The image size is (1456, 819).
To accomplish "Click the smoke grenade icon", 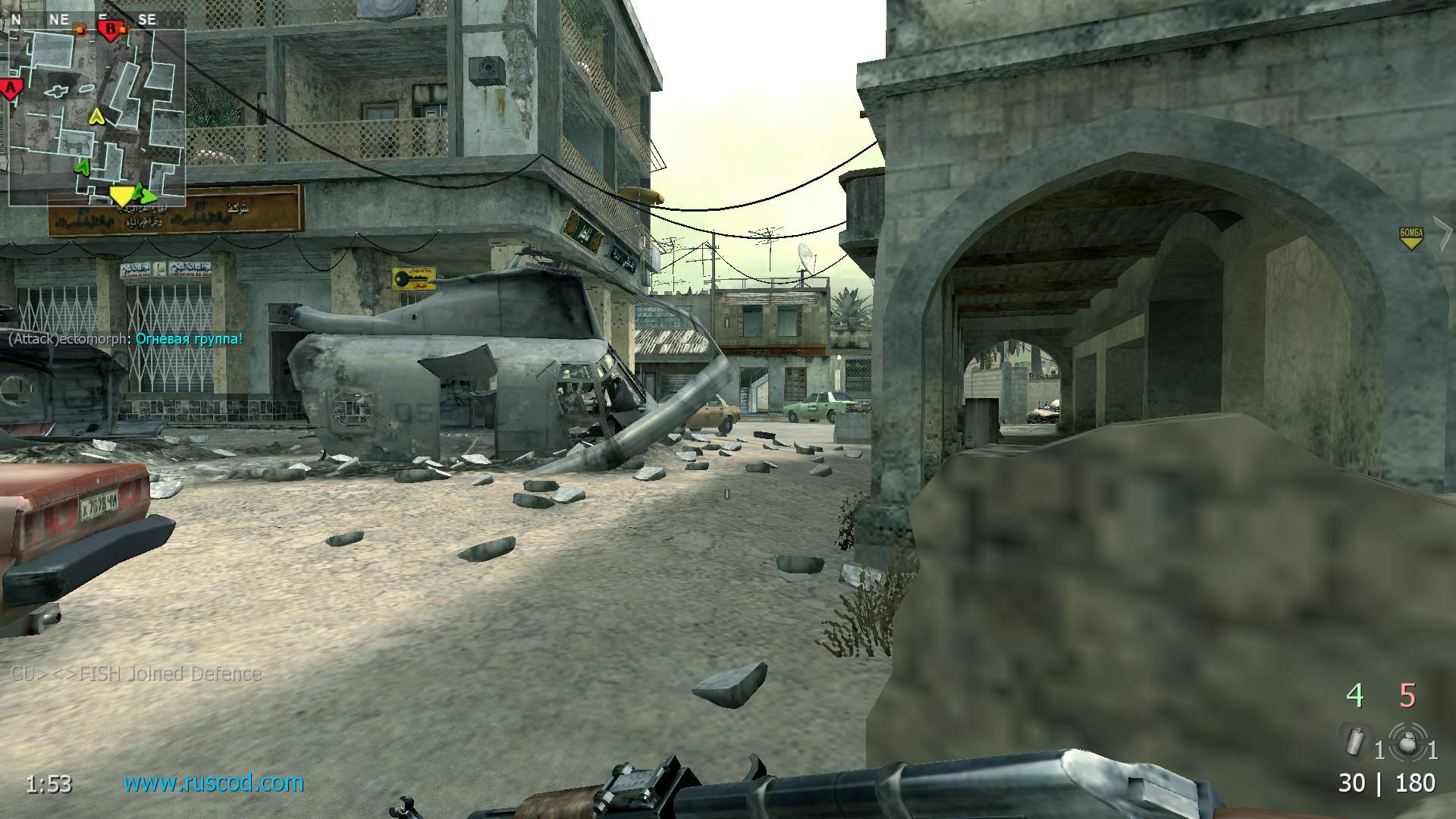I will coord(1356,741).
